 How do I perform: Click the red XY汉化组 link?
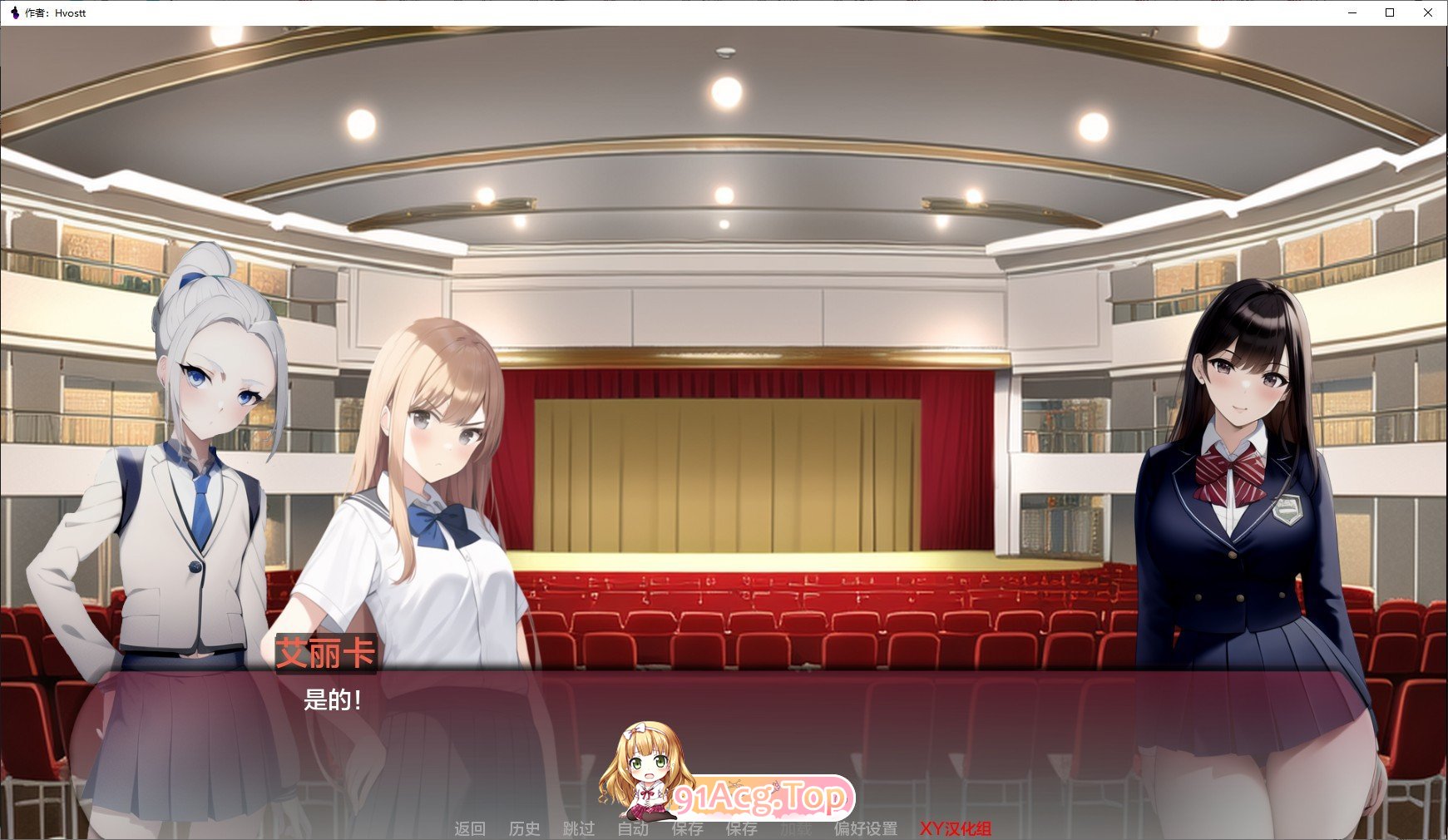957,829
